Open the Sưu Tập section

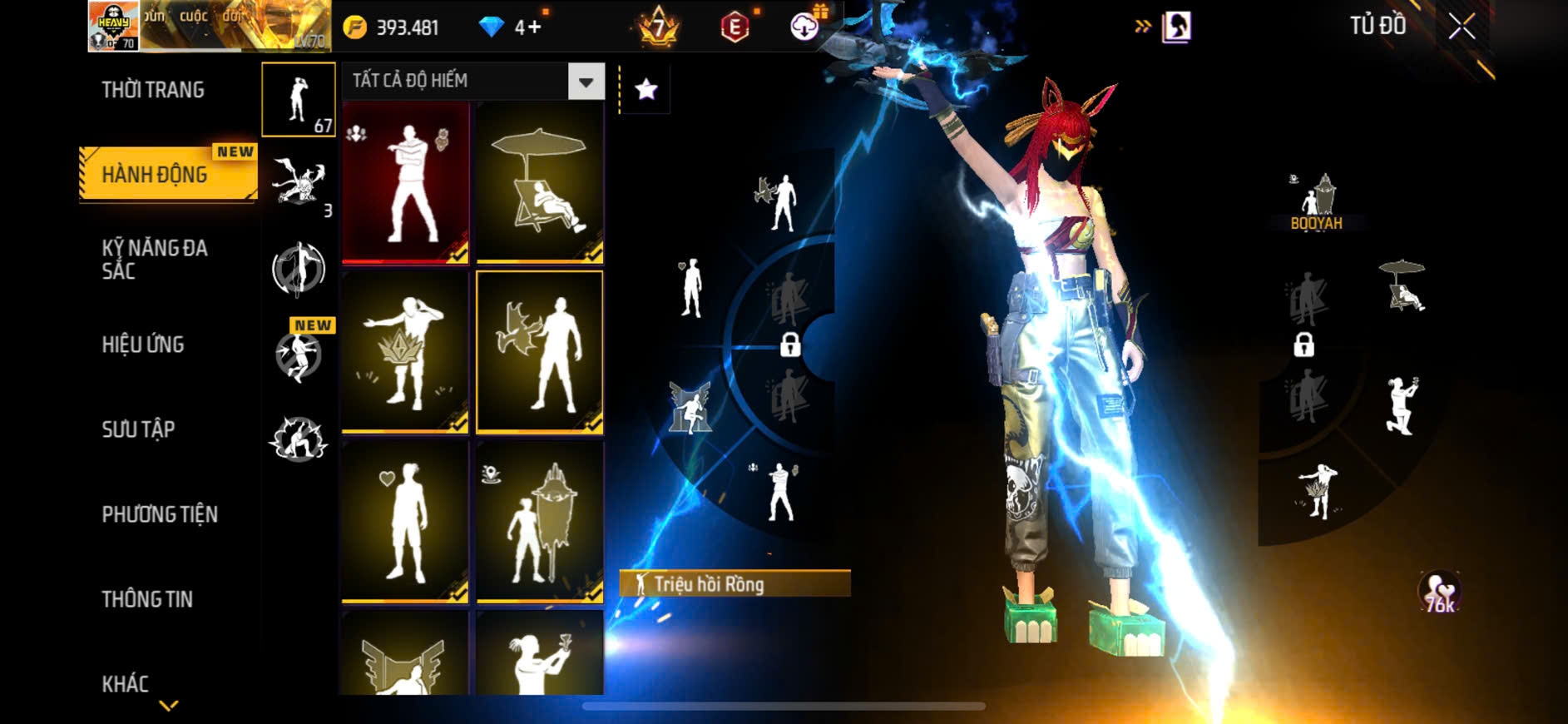point(138,429)
